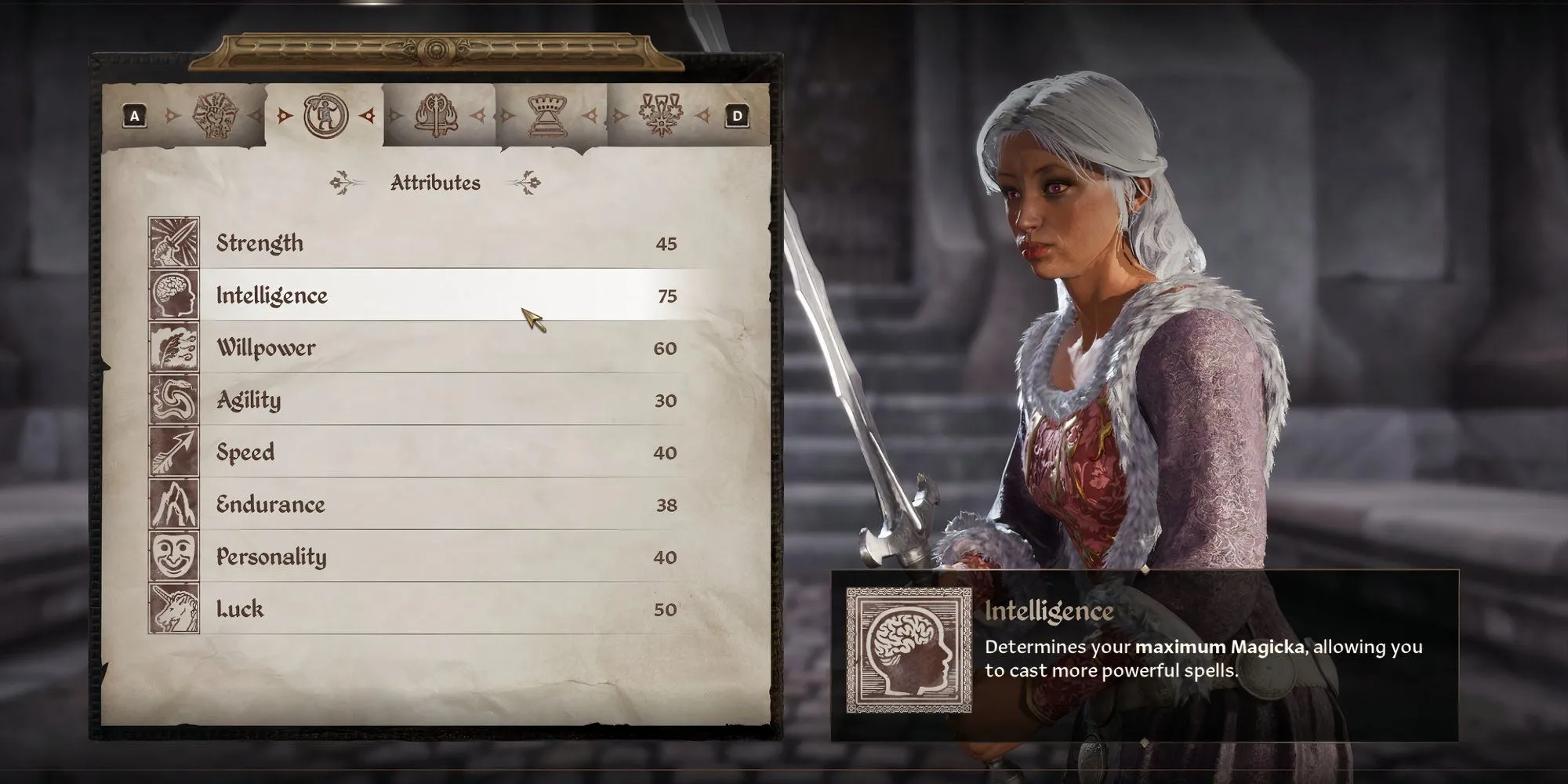
Task: Switch to the medals tab
Action: [x=661, y=116]
